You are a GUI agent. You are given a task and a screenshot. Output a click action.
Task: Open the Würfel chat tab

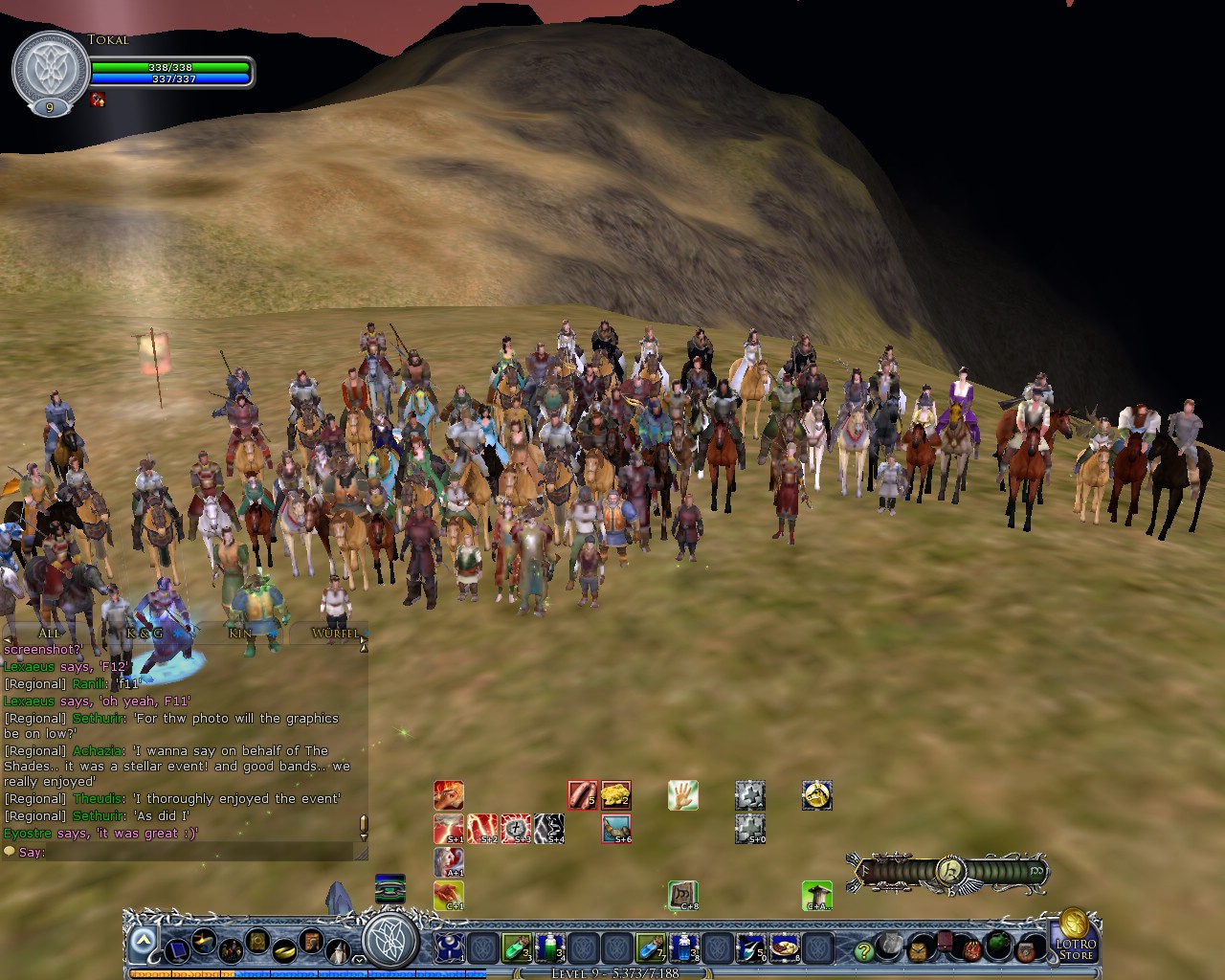(x=335, y=633)
